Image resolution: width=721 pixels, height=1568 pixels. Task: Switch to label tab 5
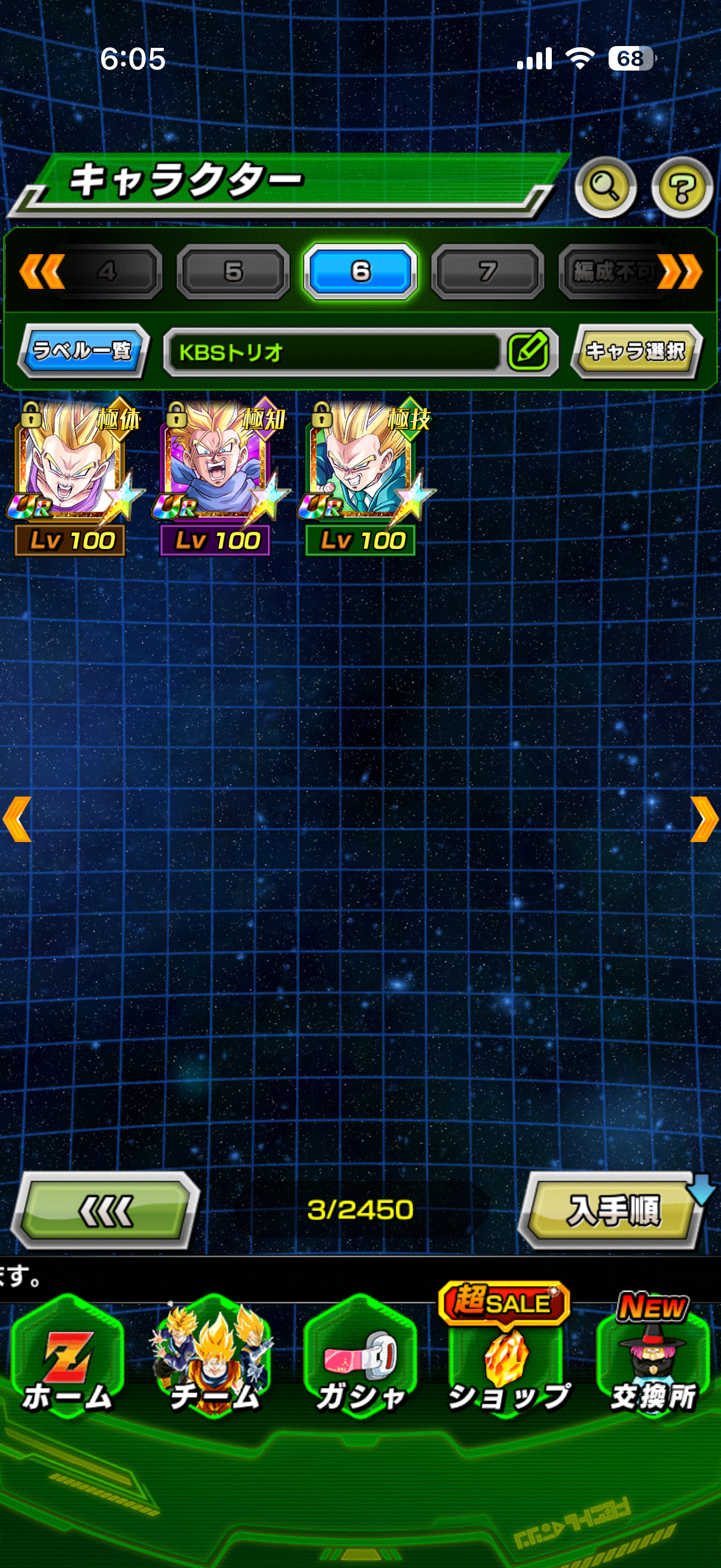click(233, 271)
